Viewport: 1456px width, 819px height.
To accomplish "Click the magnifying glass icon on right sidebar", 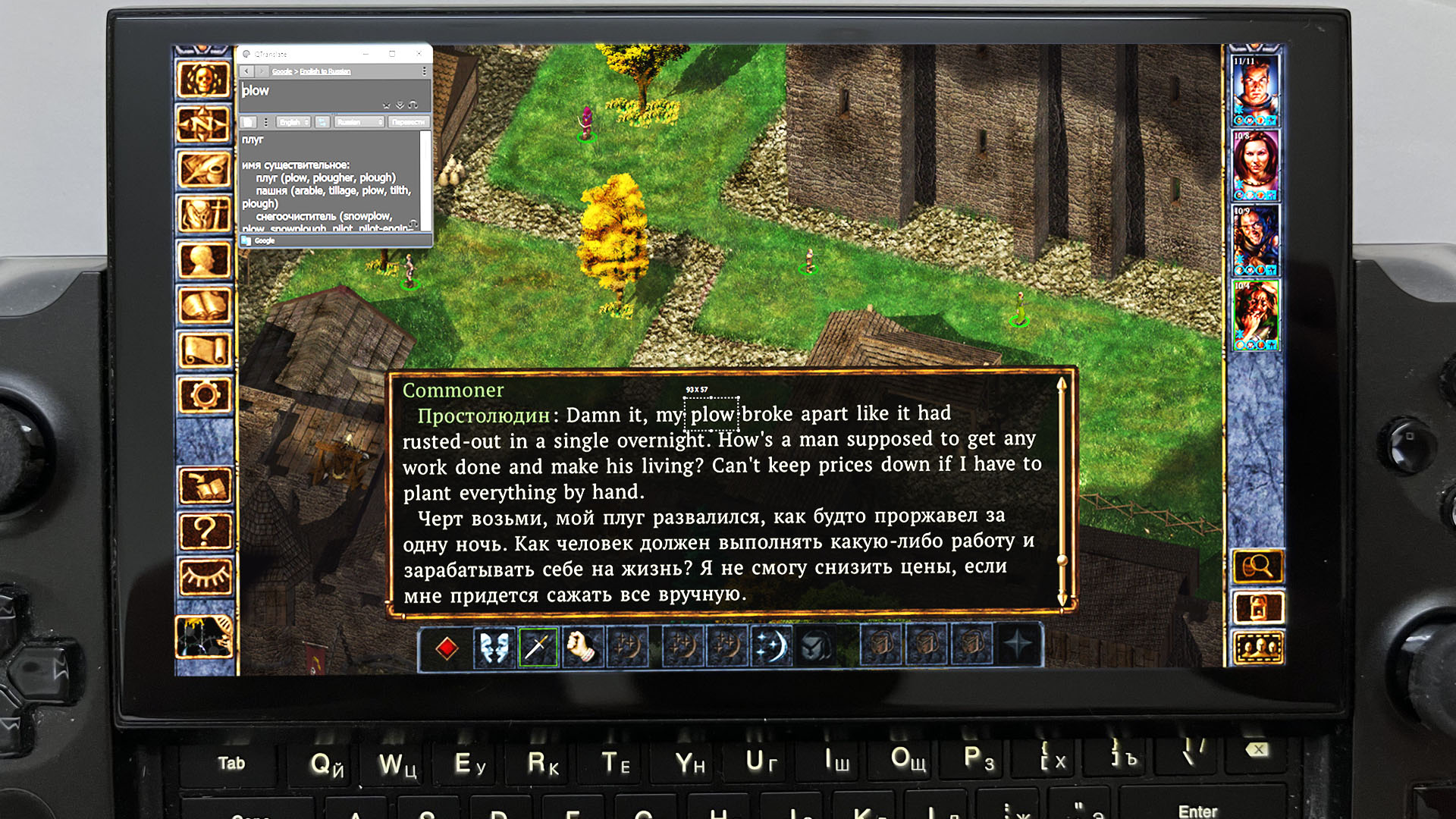I will 1257,566.
